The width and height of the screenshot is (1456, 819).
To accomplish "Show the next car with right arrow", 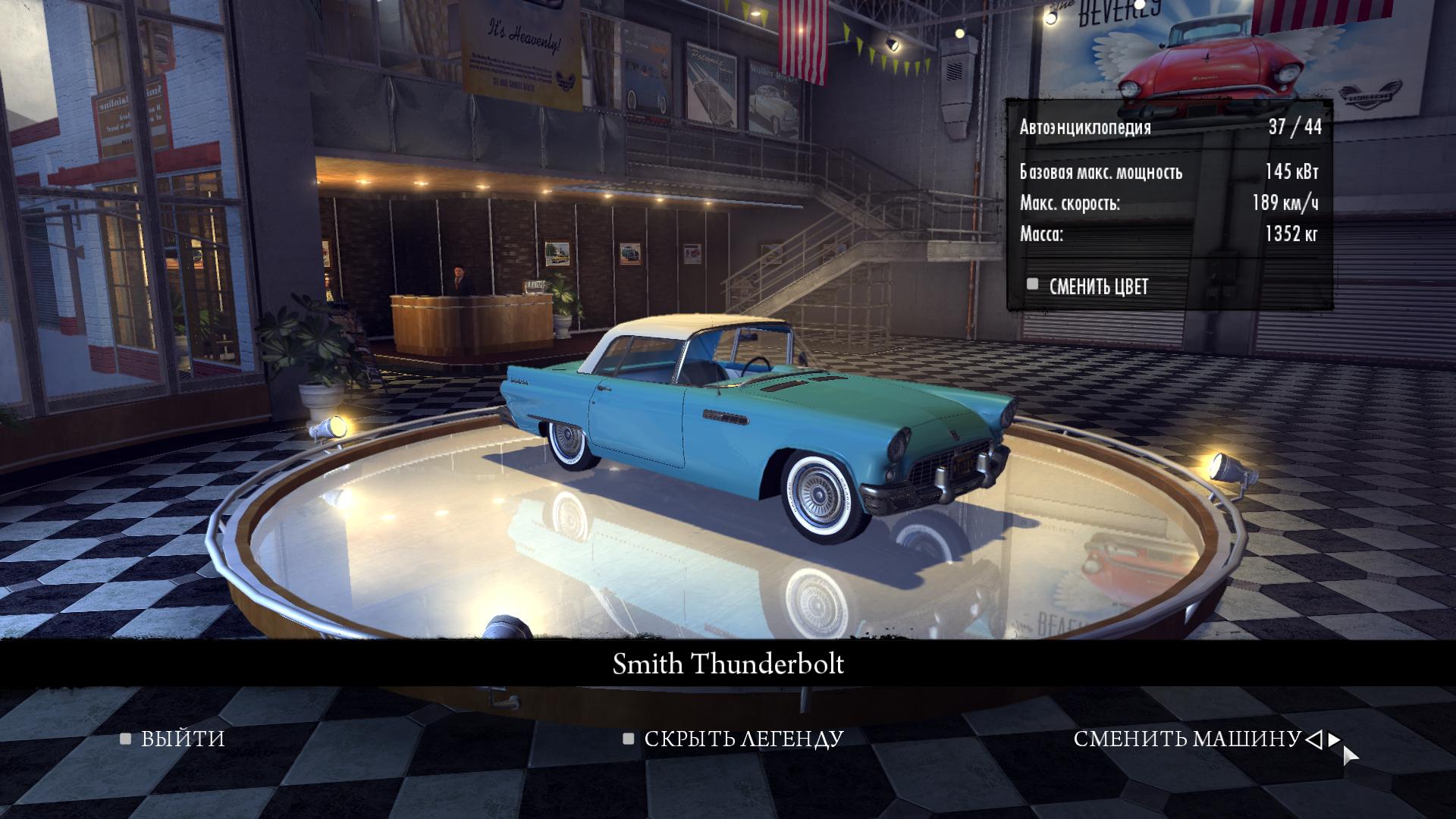I will (1334, 739).
